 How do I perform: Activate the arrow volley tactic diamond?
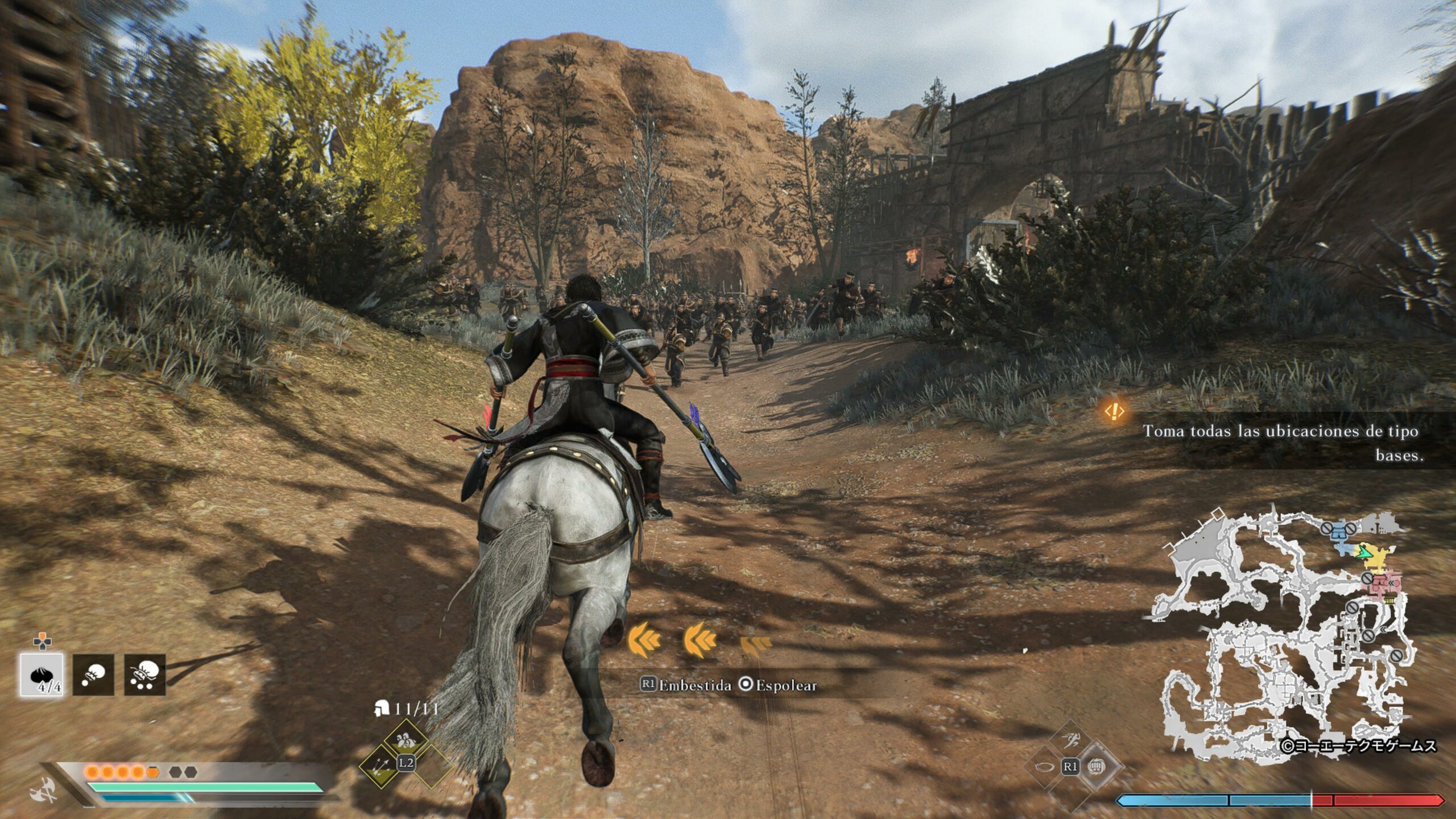(380, 766)
